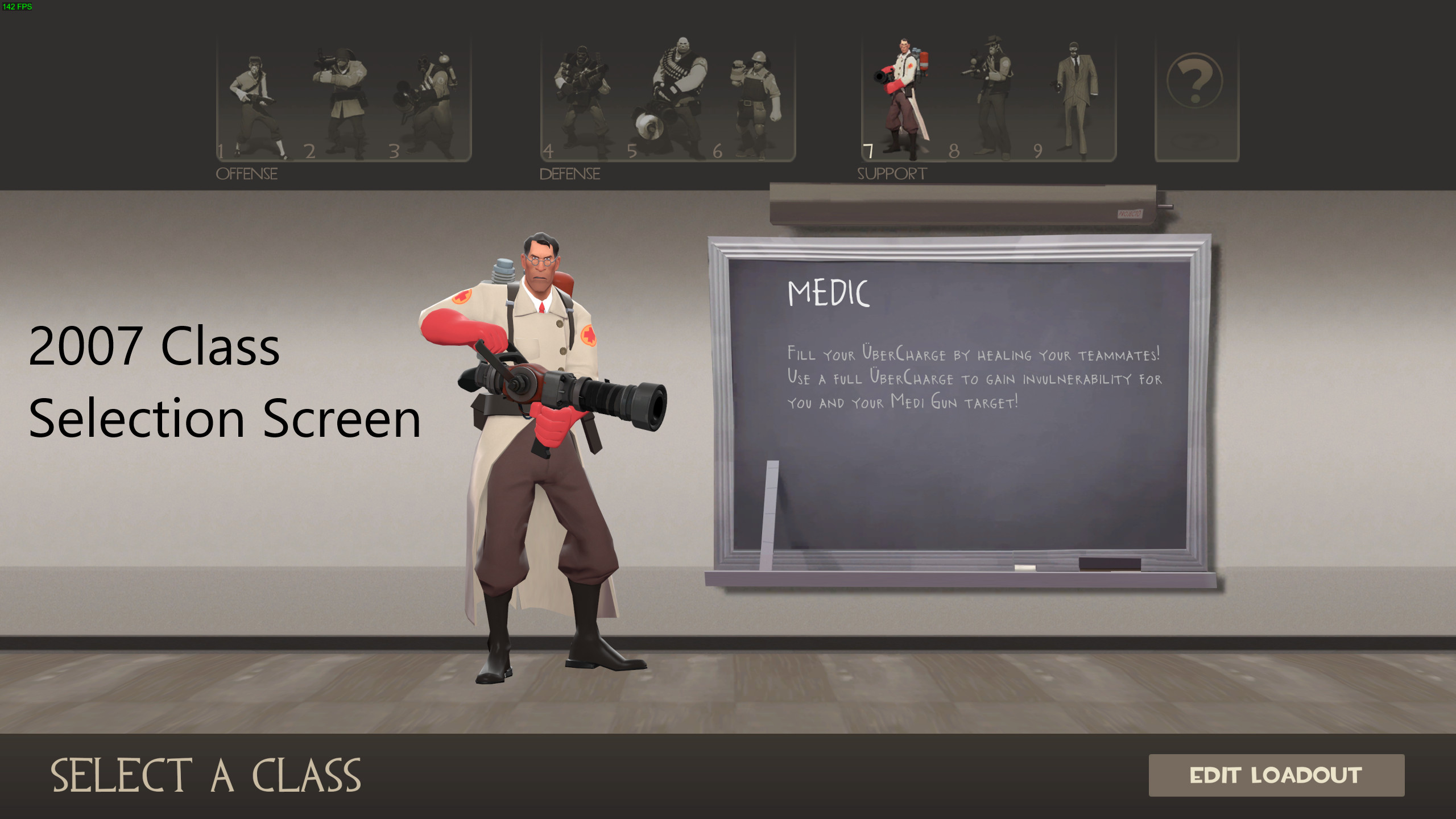The height and width of the screenshot is (819, 1456).
Task: Click the OFFENSE category header
Action: click(247, 173)
